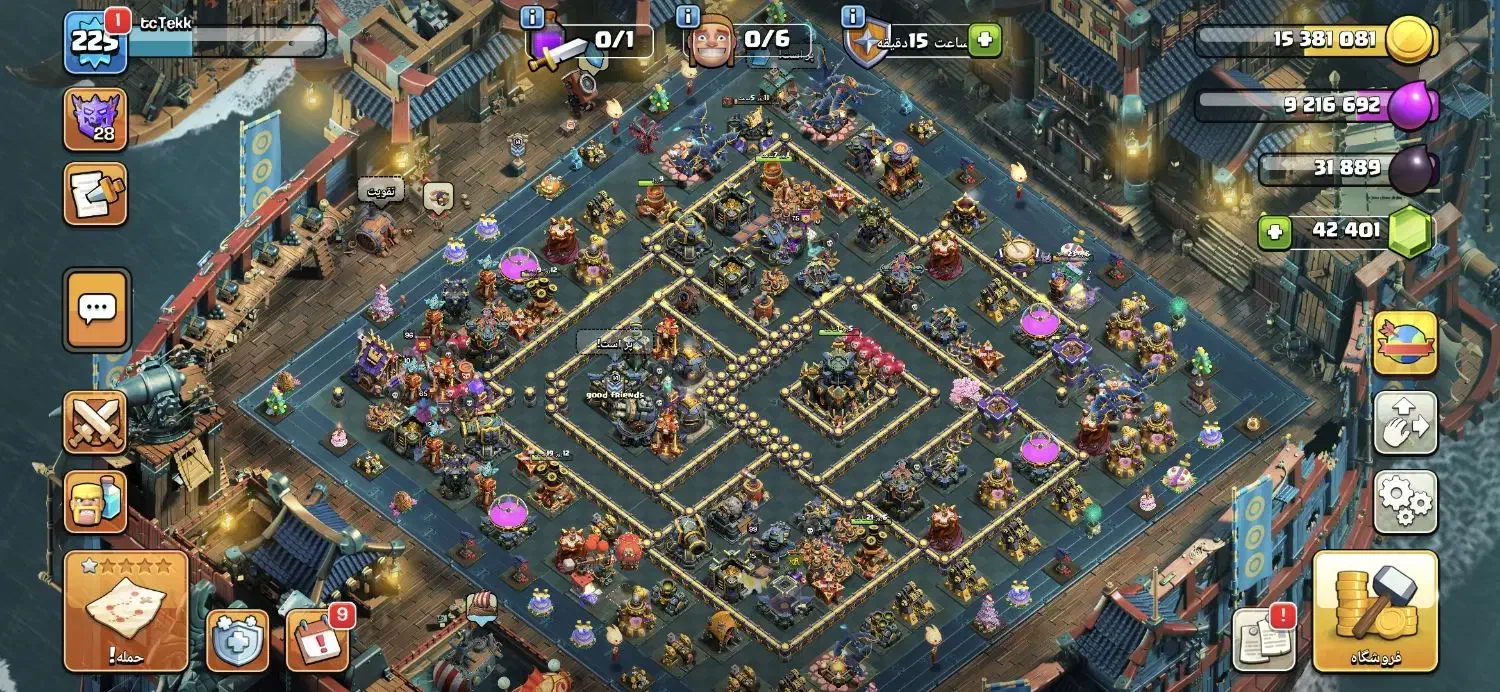Viewport: 1500px width, 692px height.
Task: Open the news papers button with alert
Action: (1263, 637)
